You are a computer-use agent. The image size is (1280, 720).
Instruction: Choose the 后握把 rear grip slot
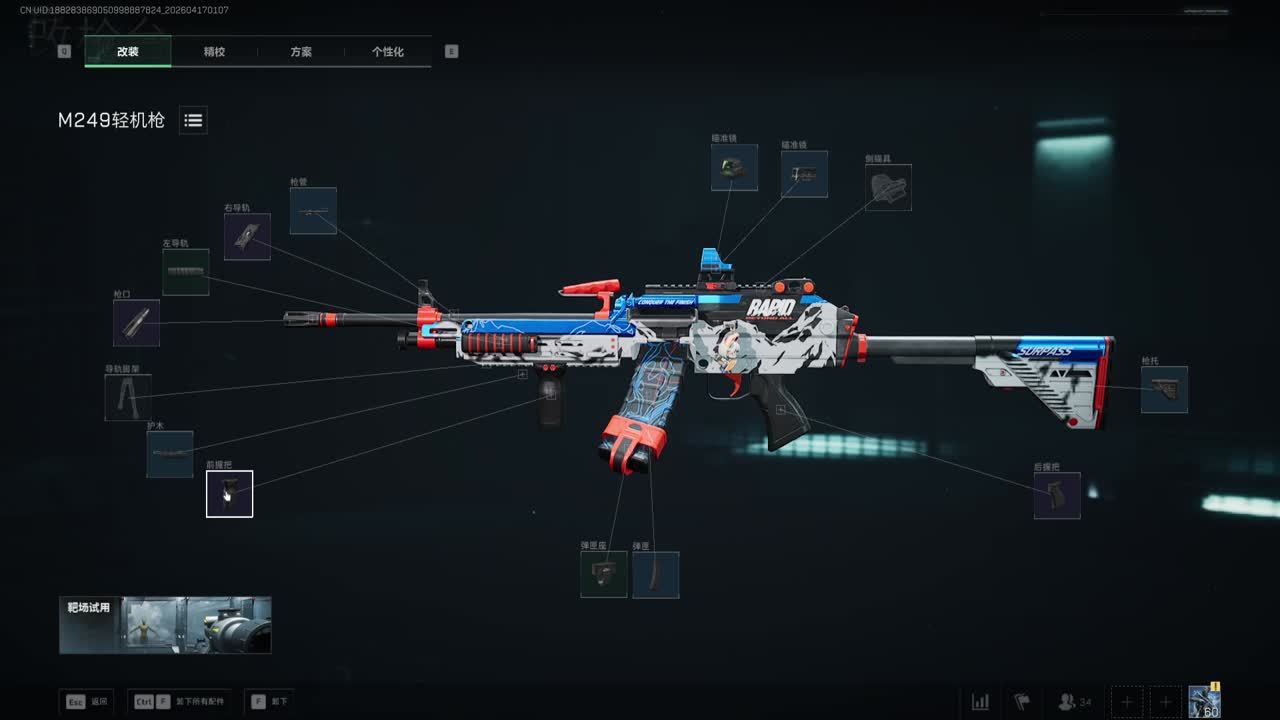(x=1057, y=496)
